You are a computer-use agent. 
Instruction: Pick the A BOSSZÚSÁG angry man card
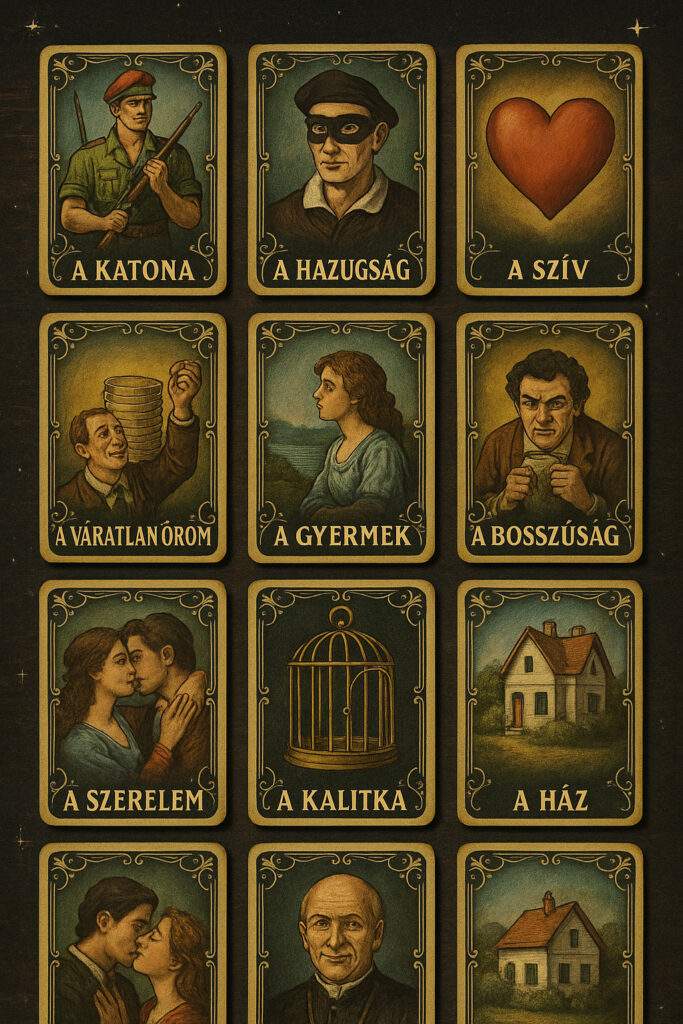point(549,437)
